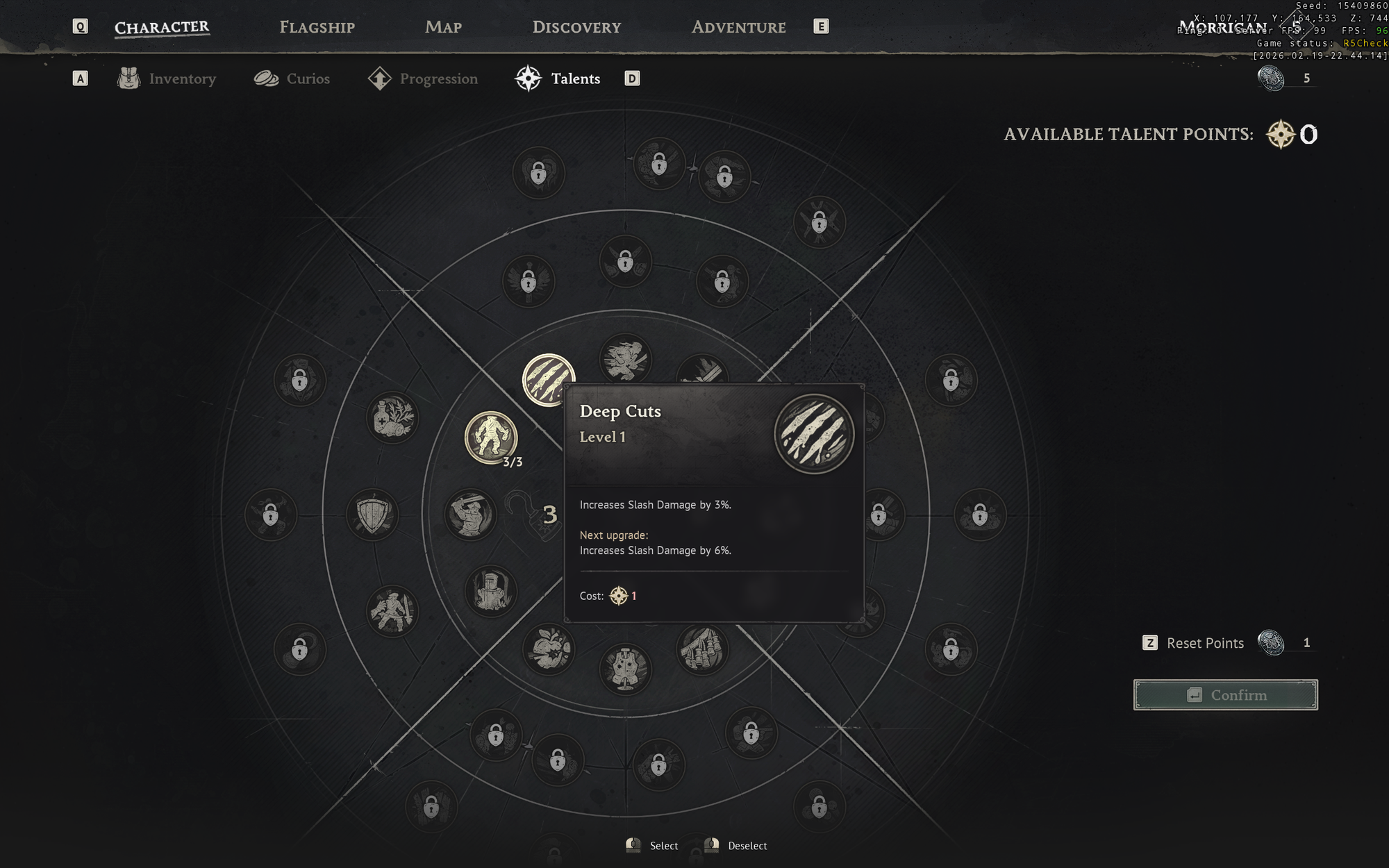Show the Curios sub-tab
Image resolution: width=1389 pixels, height=868 pixels.
pos(292,78)
